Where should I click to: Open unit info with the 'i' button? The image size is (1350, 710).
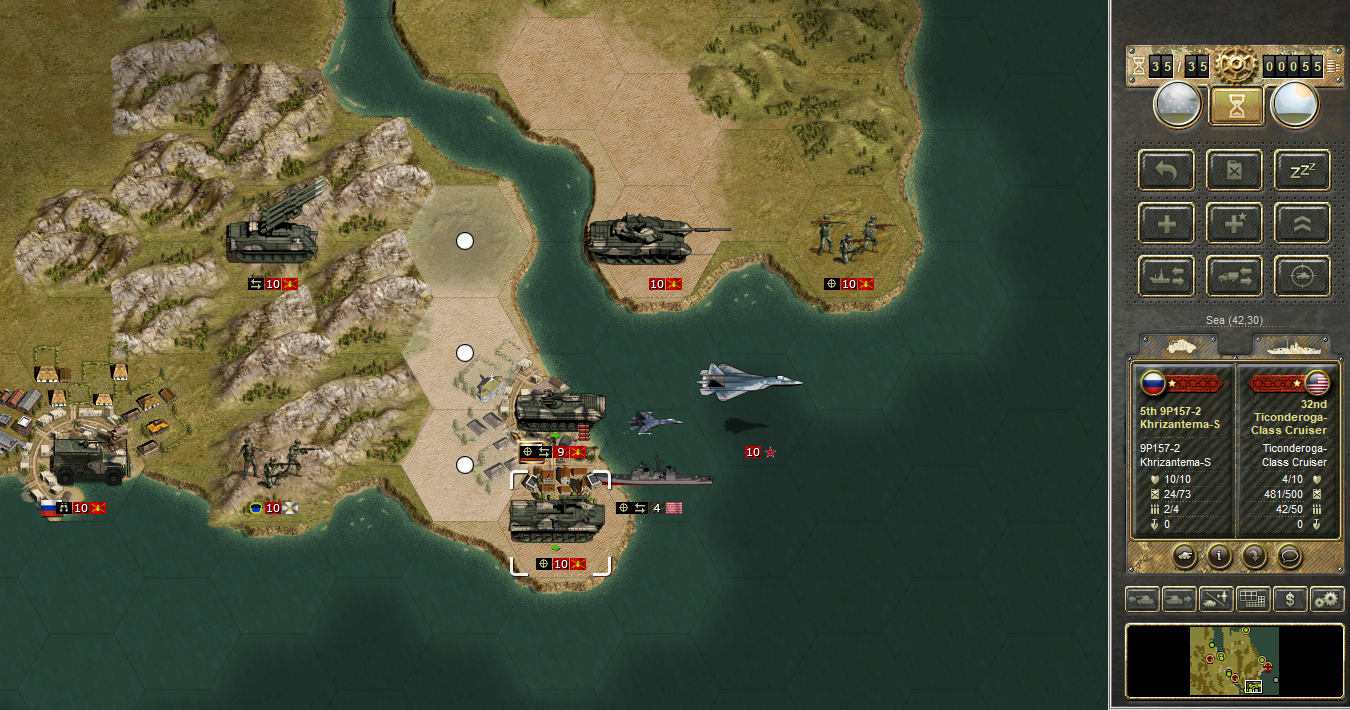1219,554
